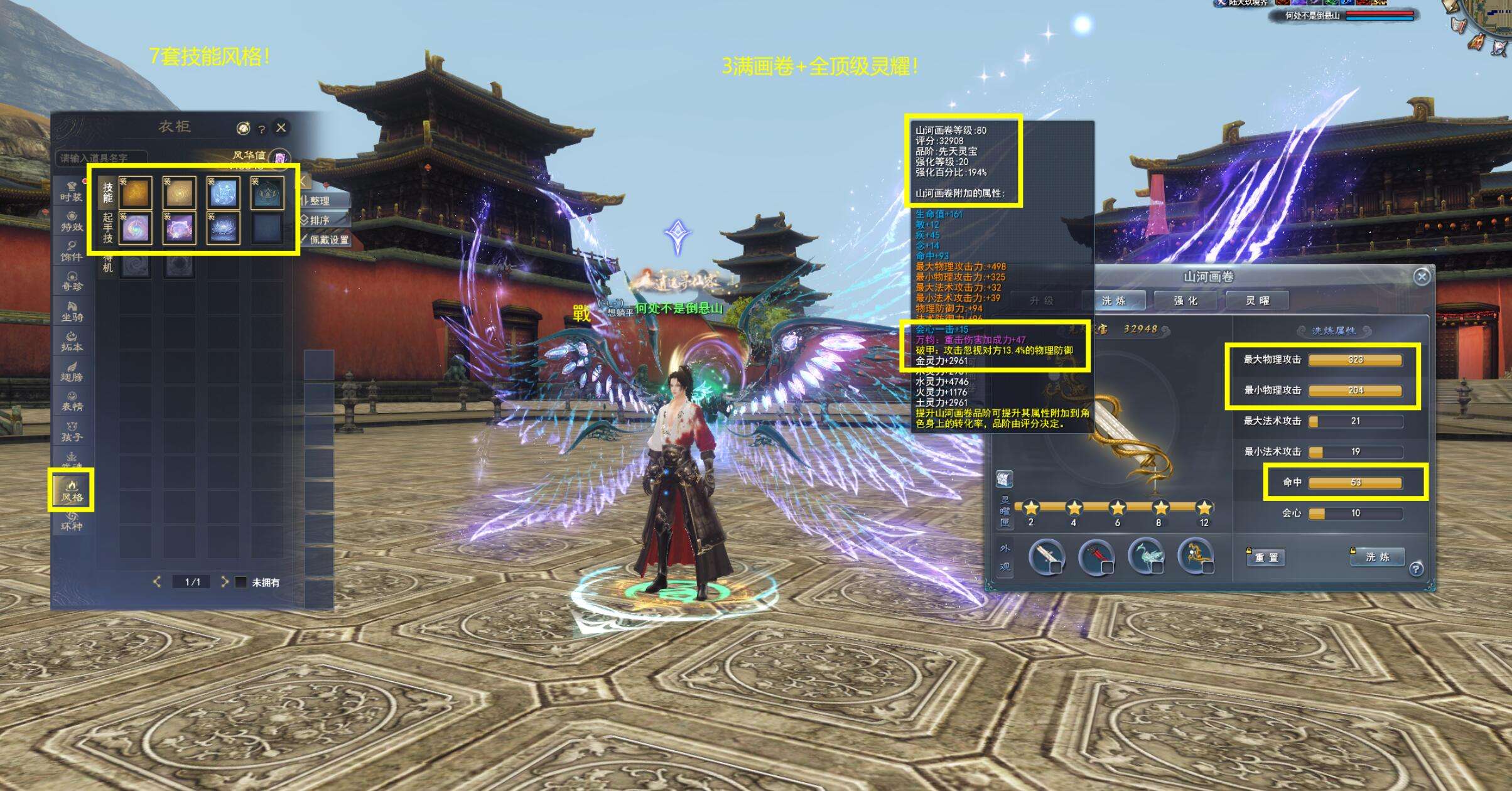Select the 风格 style category

(x=72, y=490)
